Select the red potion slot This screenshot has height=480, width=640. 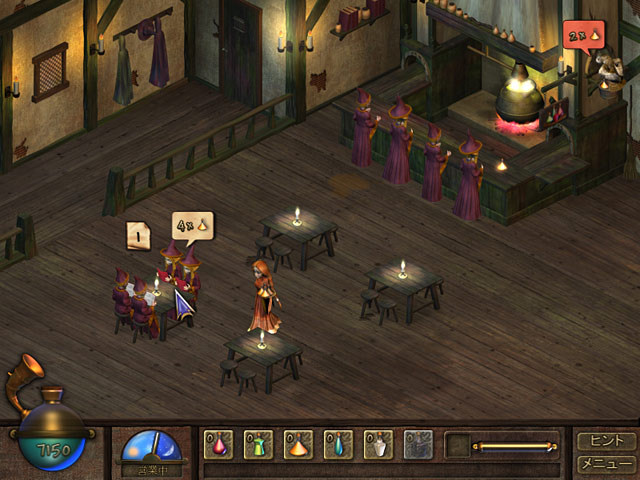coord(219,444)
